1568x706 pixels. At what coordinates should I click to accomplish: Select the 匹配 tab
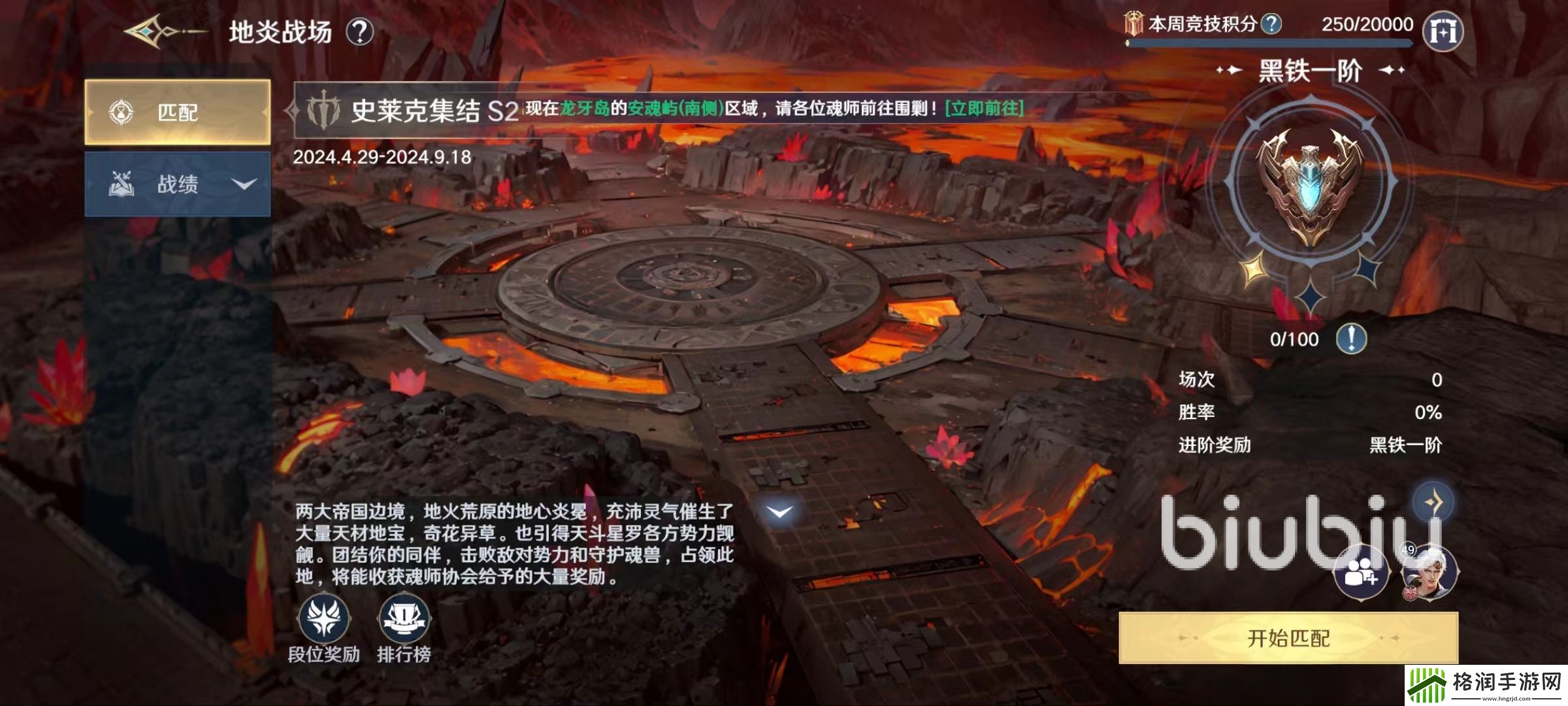(x=178, y=112)
